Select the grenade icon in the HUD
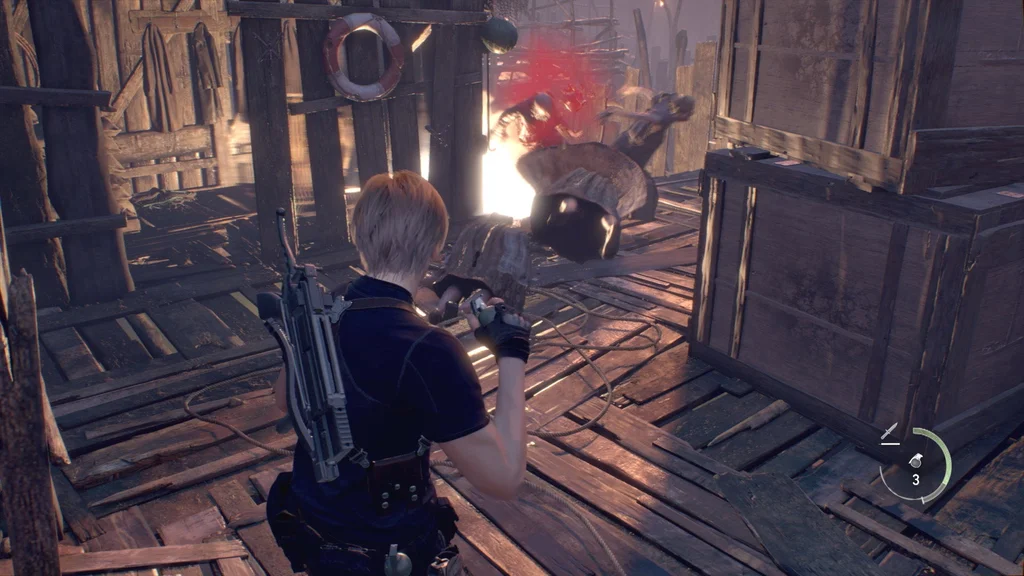This screenshot has width=1024, height=576. click(914, 461)
